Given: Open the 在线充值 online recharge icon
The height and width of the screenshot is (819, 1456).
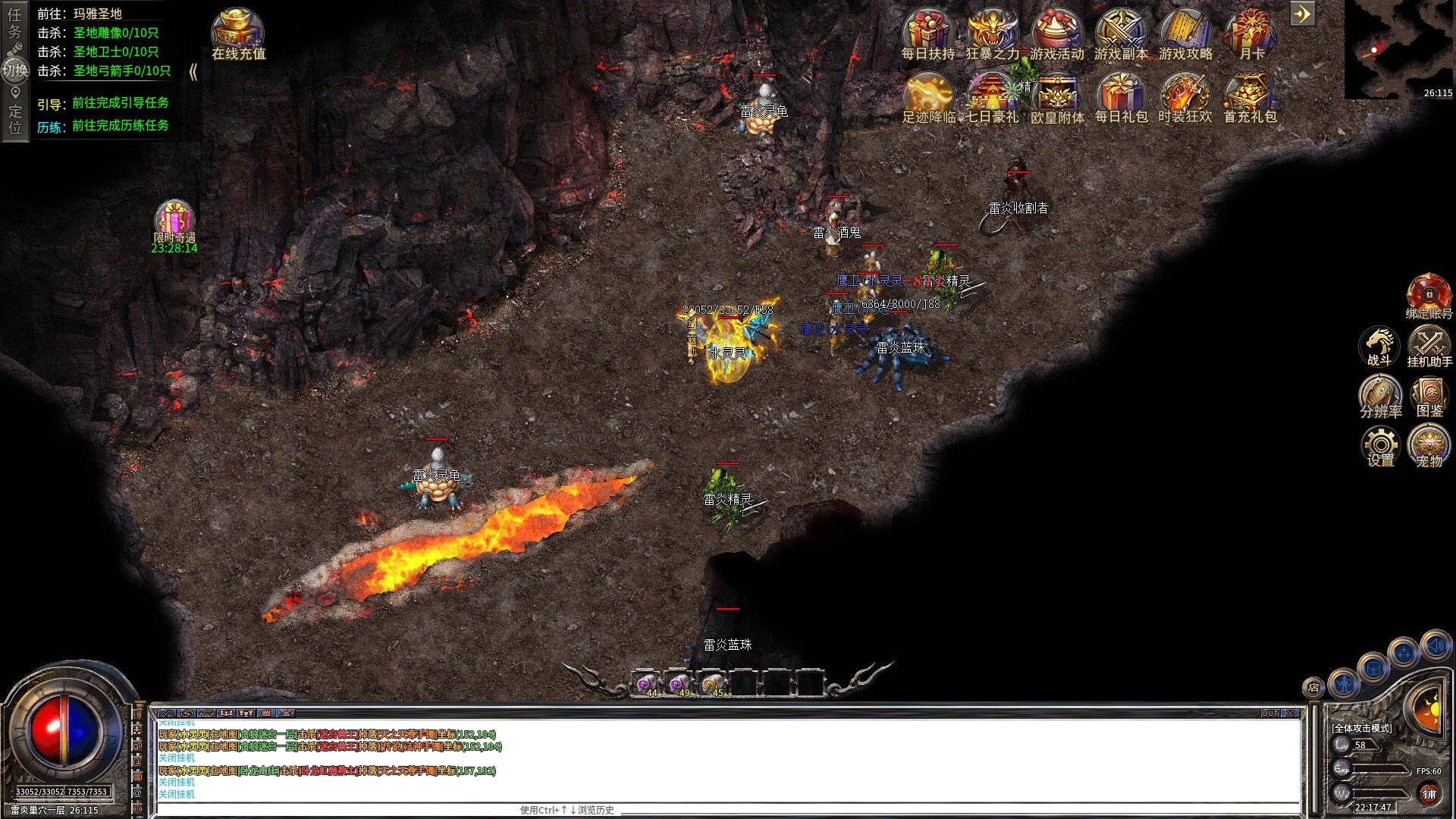Looking at the screenshot, I should pyautogui.click(x=237, y=27).
